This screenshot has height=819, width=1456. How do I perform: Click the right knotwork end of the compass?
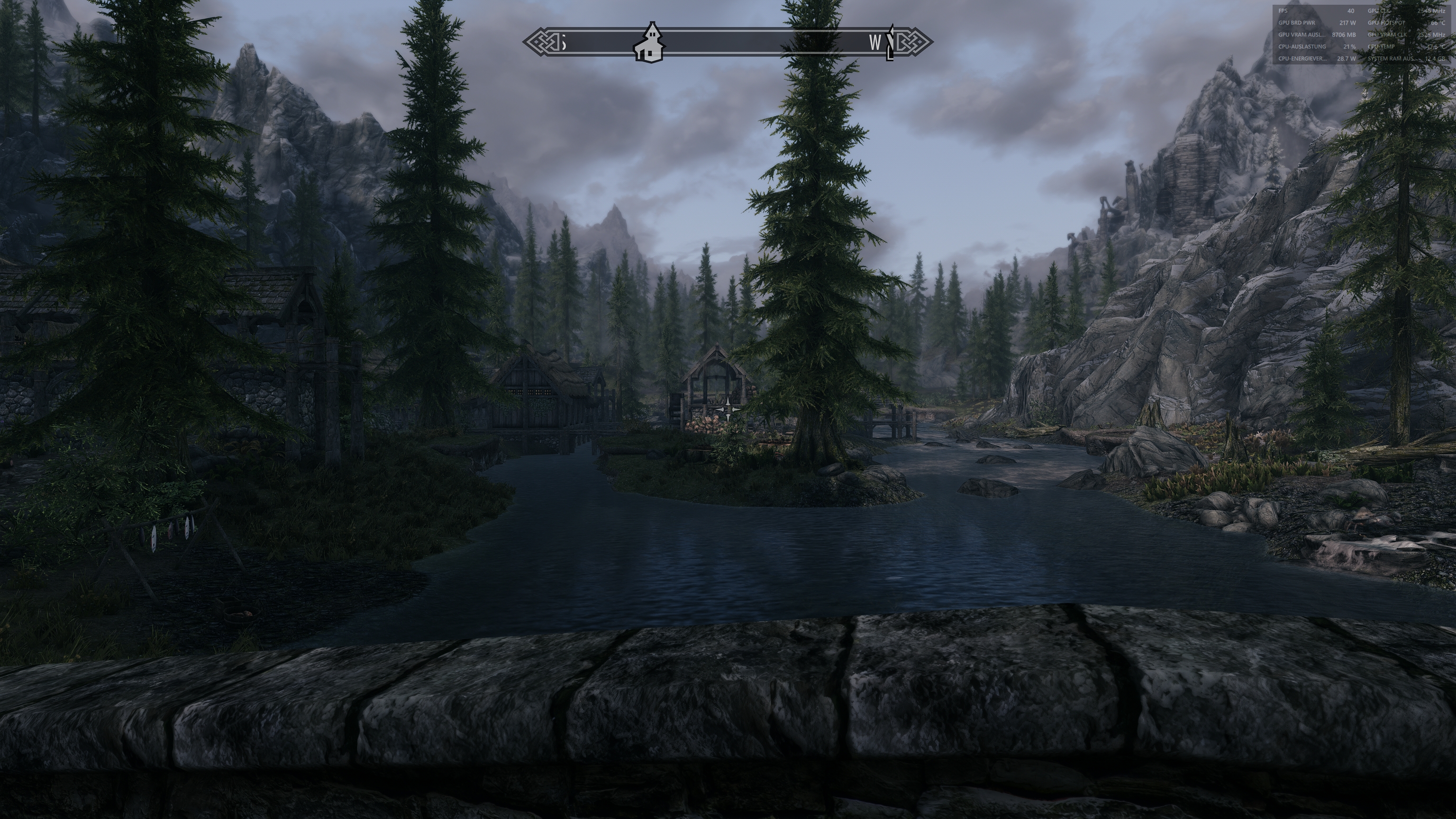(915, 41)
